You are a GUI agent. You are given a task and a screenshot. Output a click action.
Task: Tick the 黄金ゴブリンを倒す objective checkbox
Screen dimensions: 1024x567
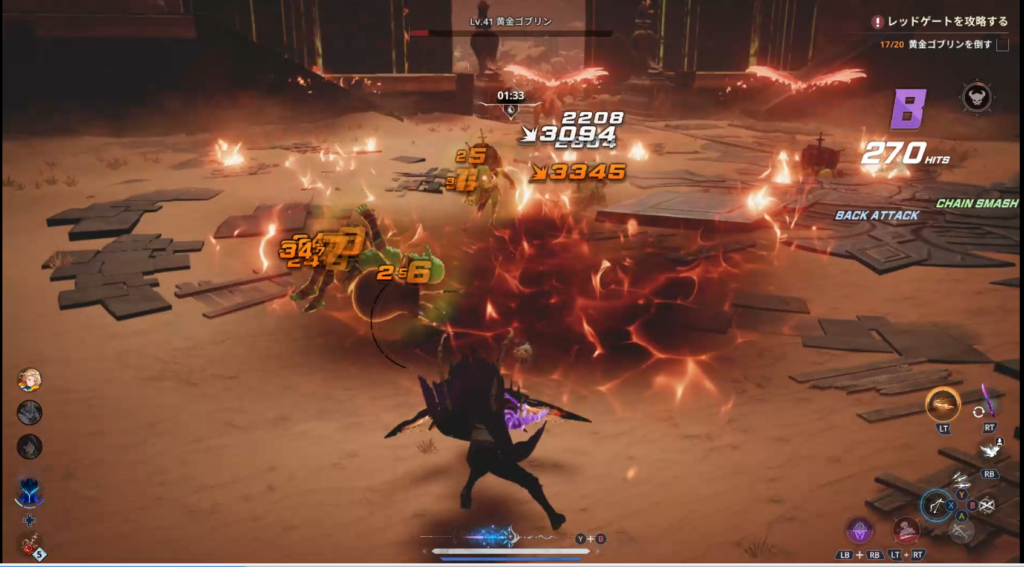point(1001,45)
